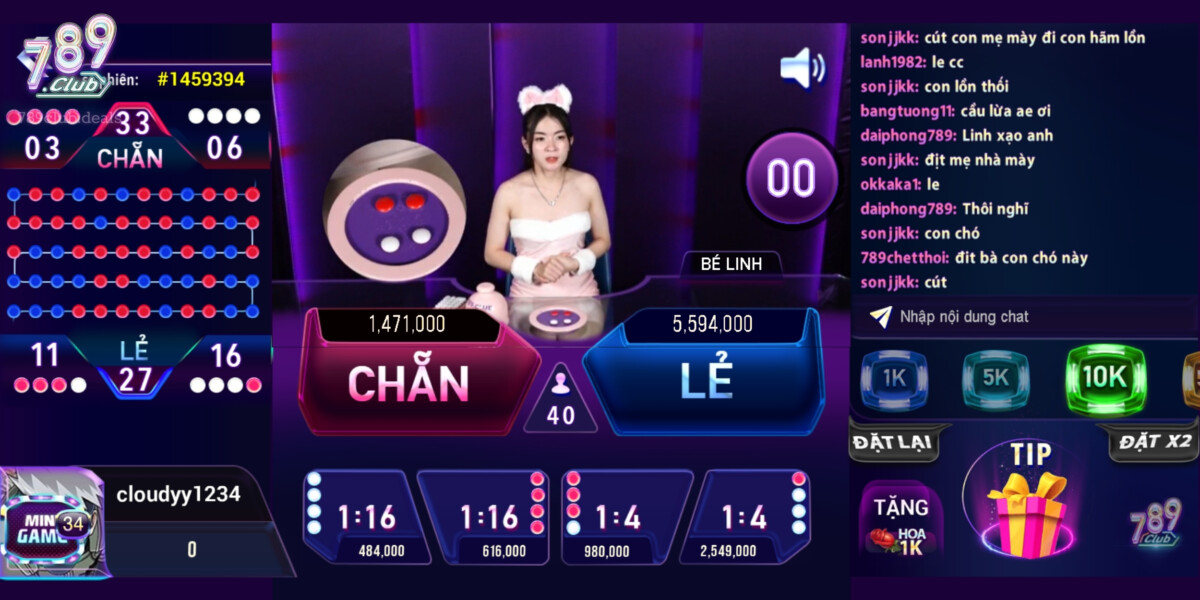The height and width of the screenshot is (600, 1200).
Task: Double the bet with ĐẶT X2
Action: 1154,442
